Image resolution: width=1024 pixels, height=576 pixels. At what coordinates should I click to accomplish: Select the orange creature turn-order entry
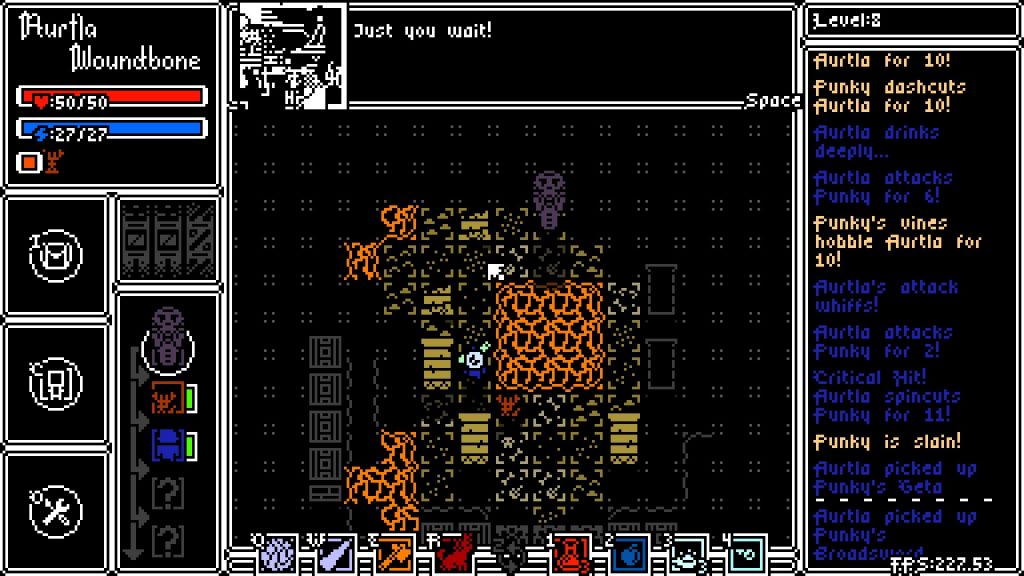[x=165, y=399]
